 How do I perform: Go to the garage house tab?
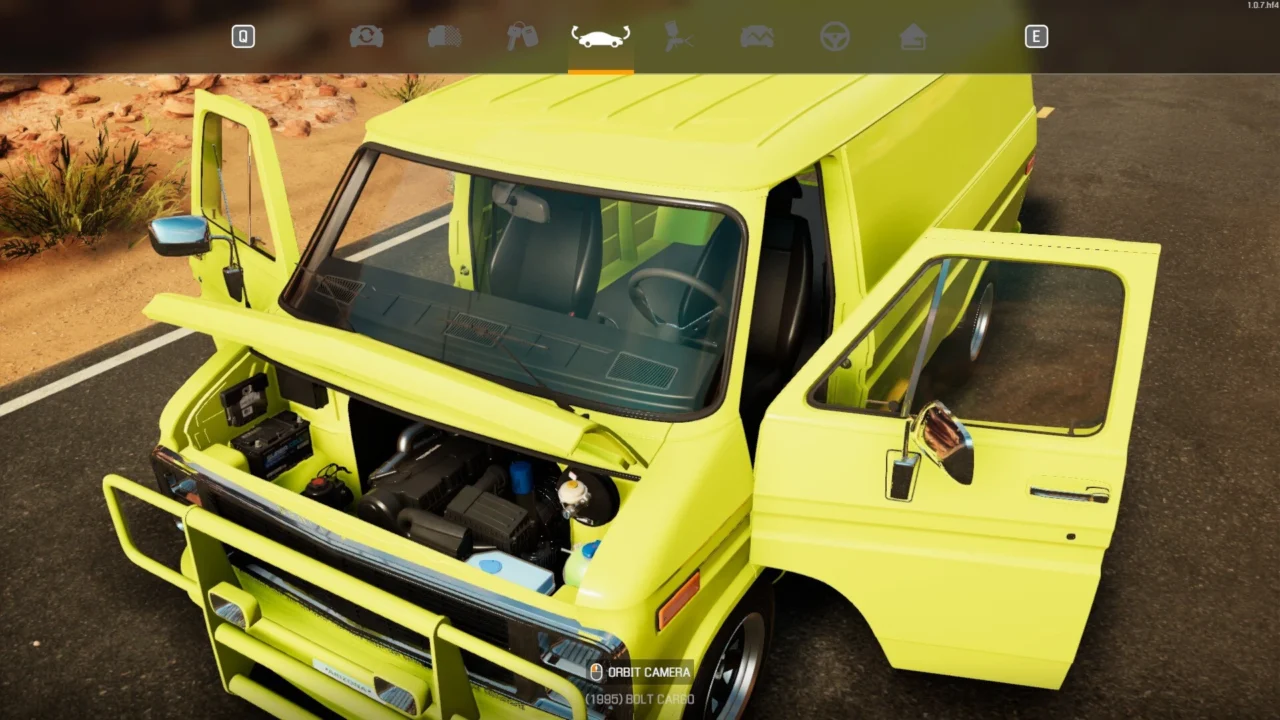tap(913, 37)
